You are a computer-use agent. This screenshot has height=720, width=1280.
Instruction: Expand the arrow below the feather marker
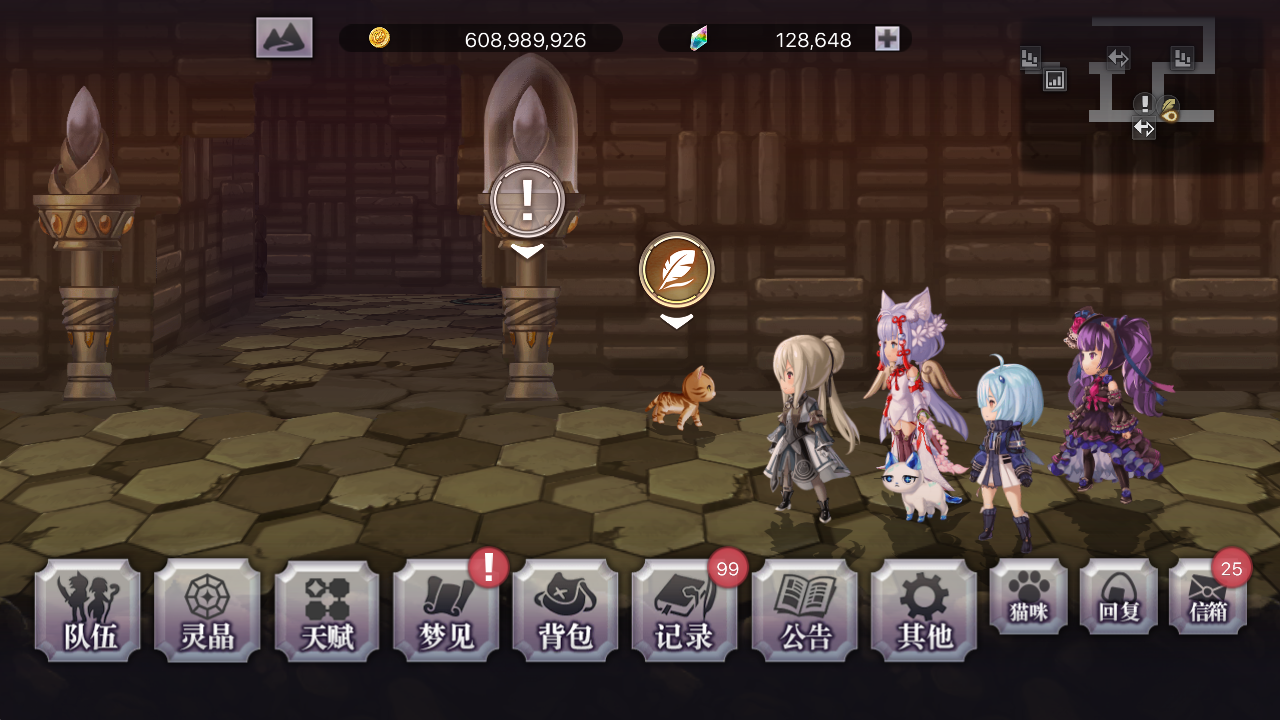point(676,320)
